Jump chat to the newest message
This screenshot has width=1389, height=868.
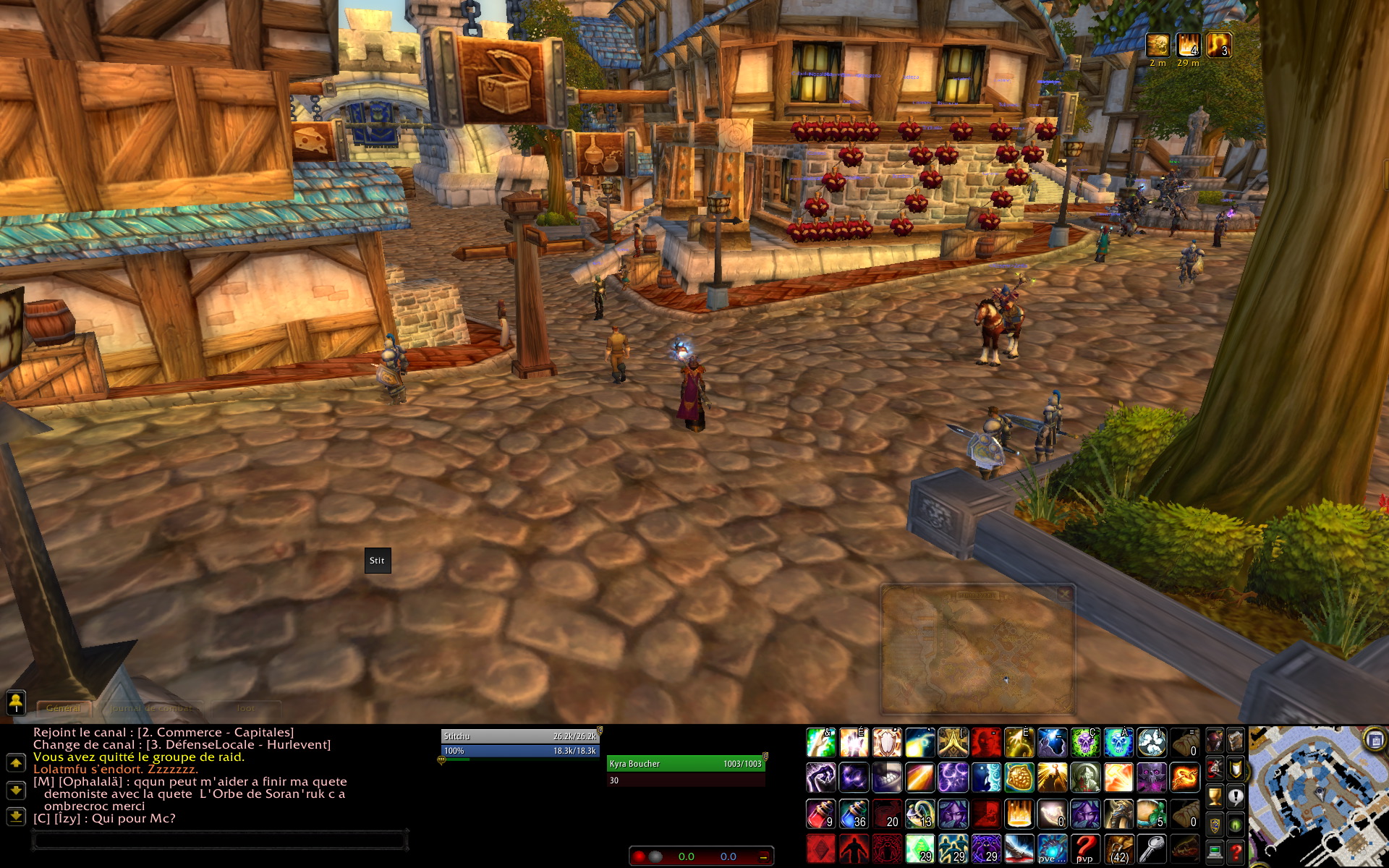pos(16,817)
